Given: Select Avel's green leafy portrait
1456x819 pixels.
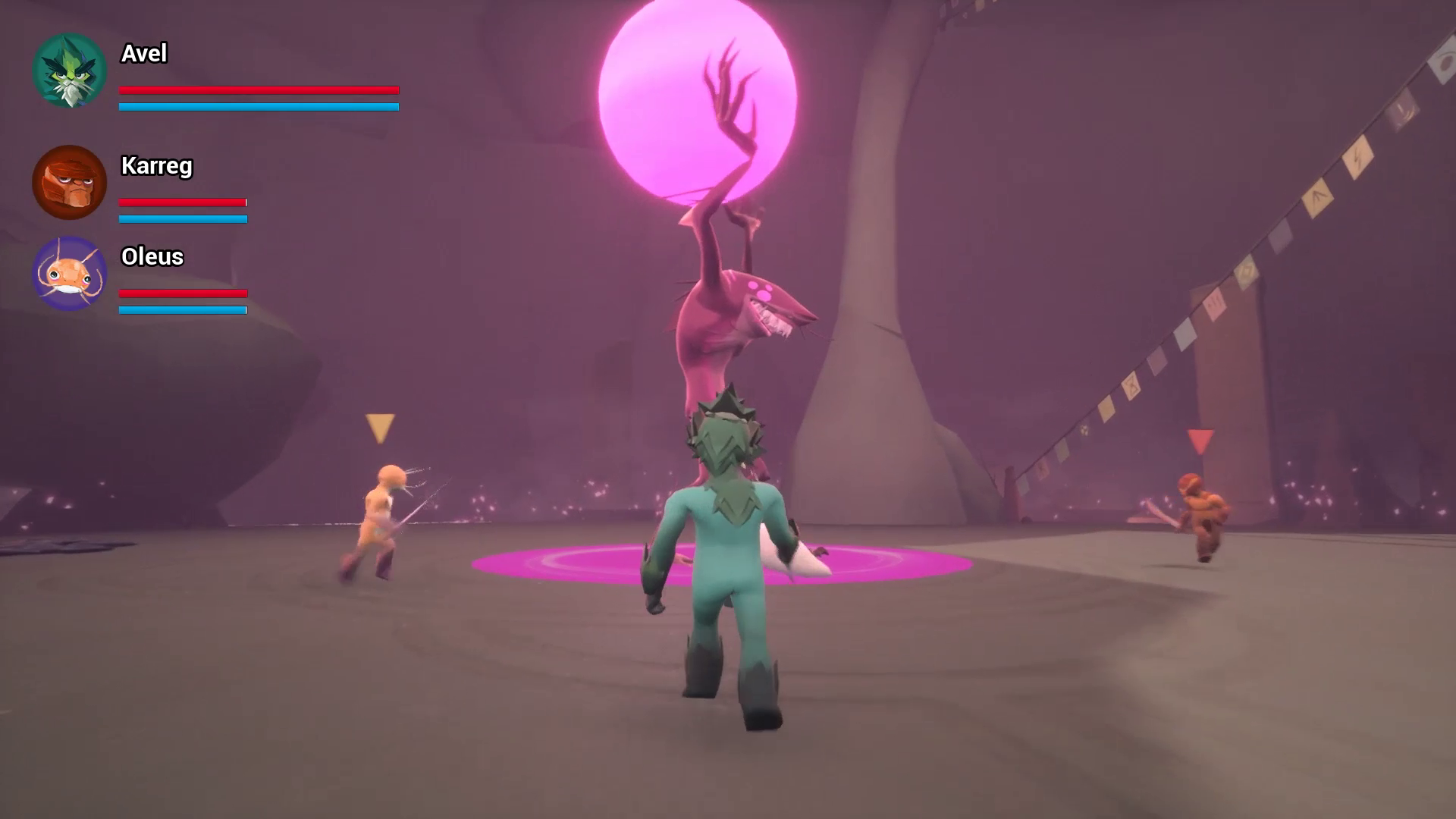Looking at the screenshot, I should (x=69, y=70).
